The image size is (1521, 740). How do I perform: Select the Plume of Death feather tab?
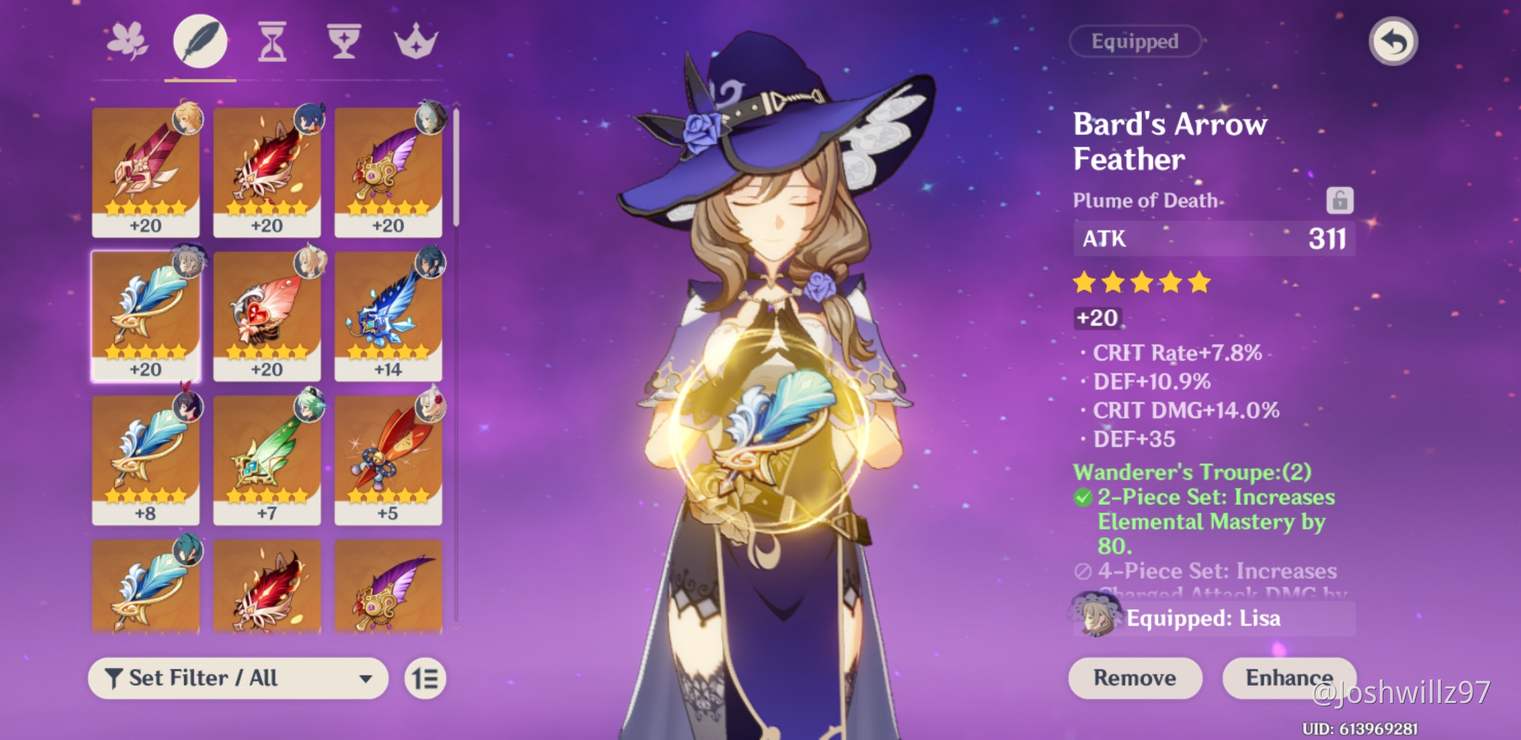click(198, 40)
